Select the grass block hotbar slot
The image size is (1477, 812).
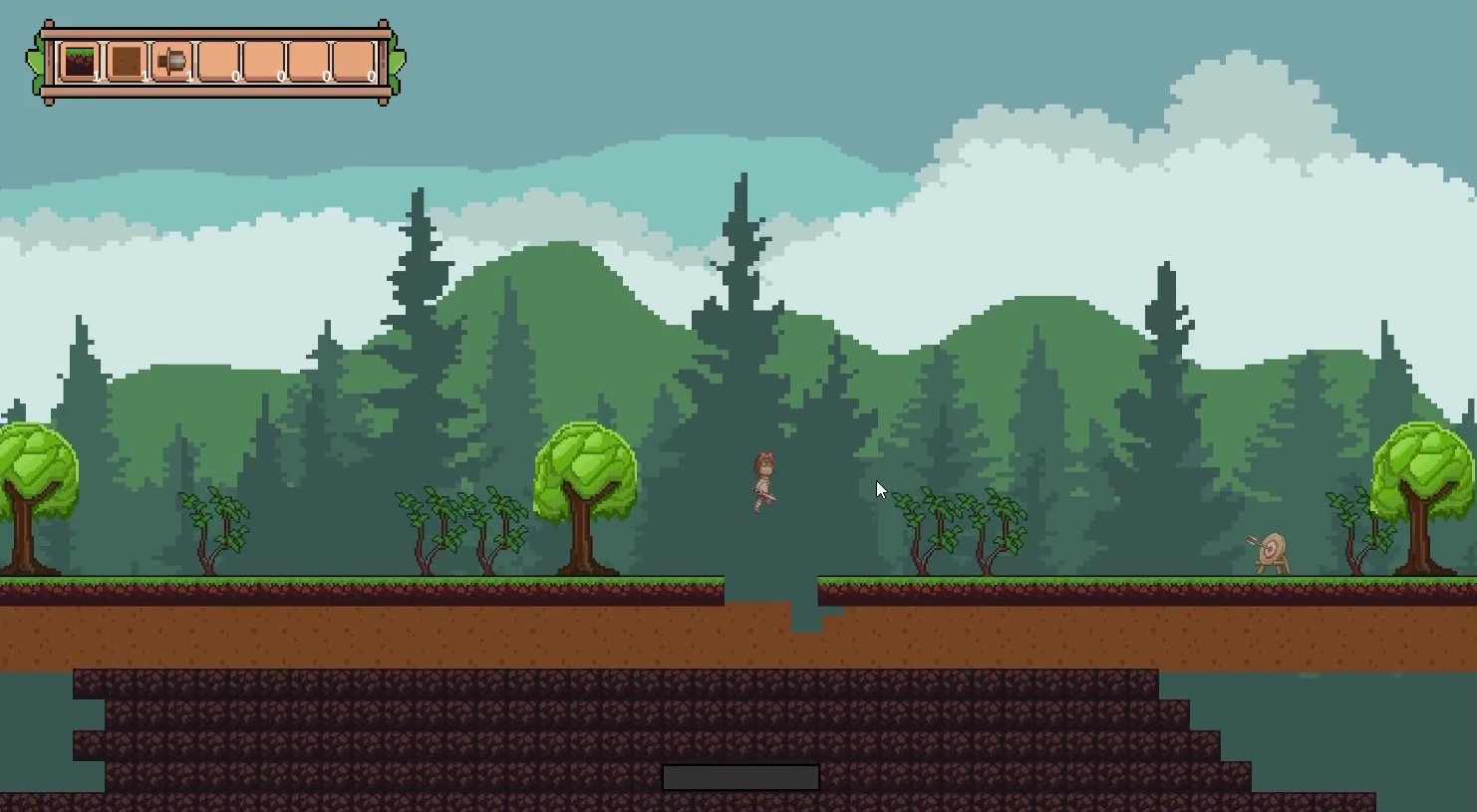pos(80,62)
